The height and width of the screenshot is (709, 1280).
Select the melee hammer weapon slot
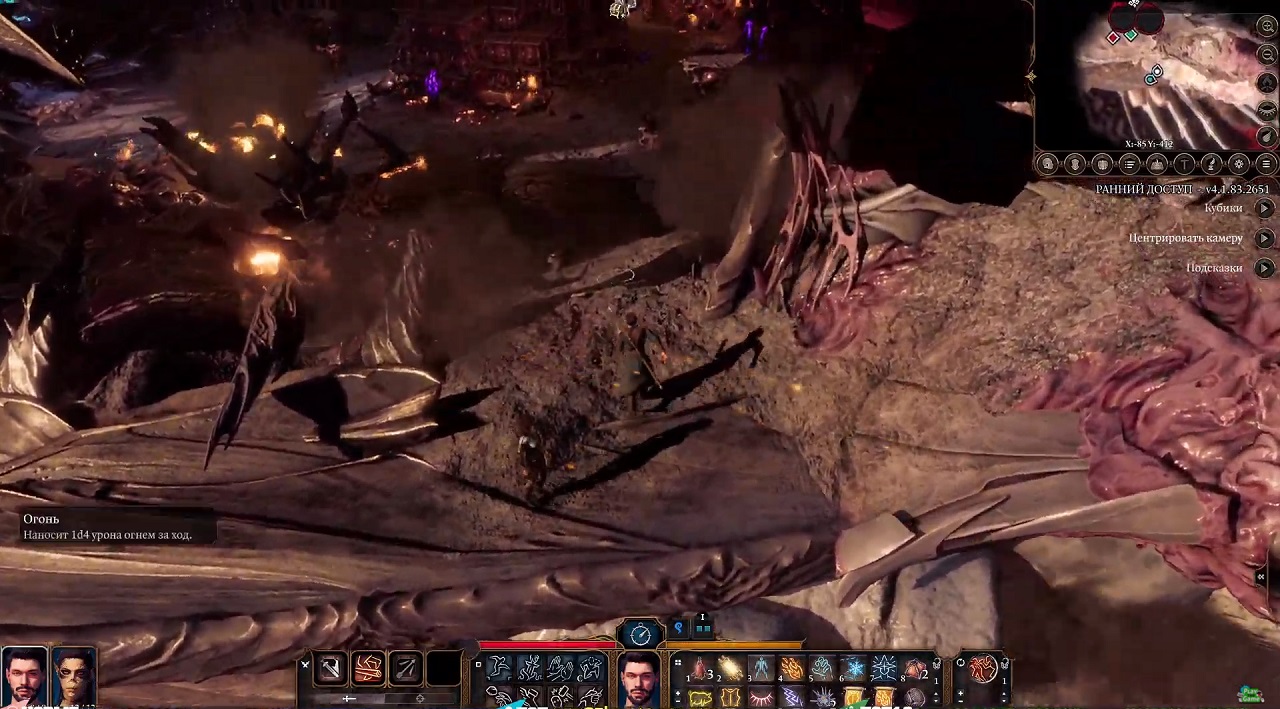coord(331,668)
